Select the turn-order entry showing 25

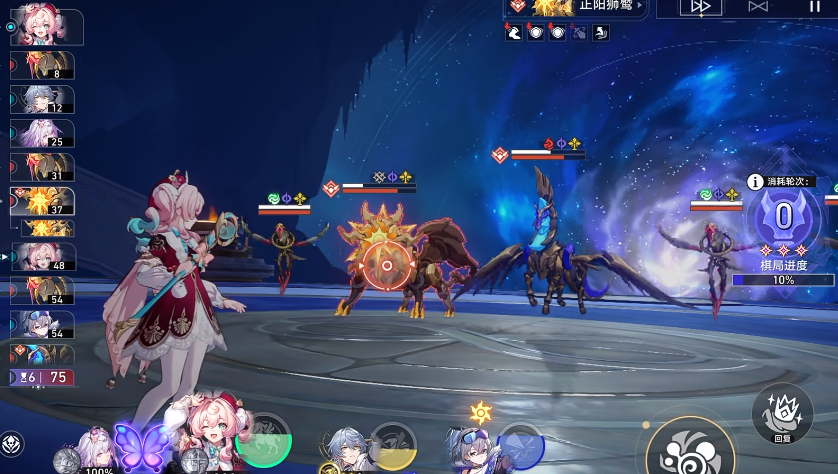42,134
